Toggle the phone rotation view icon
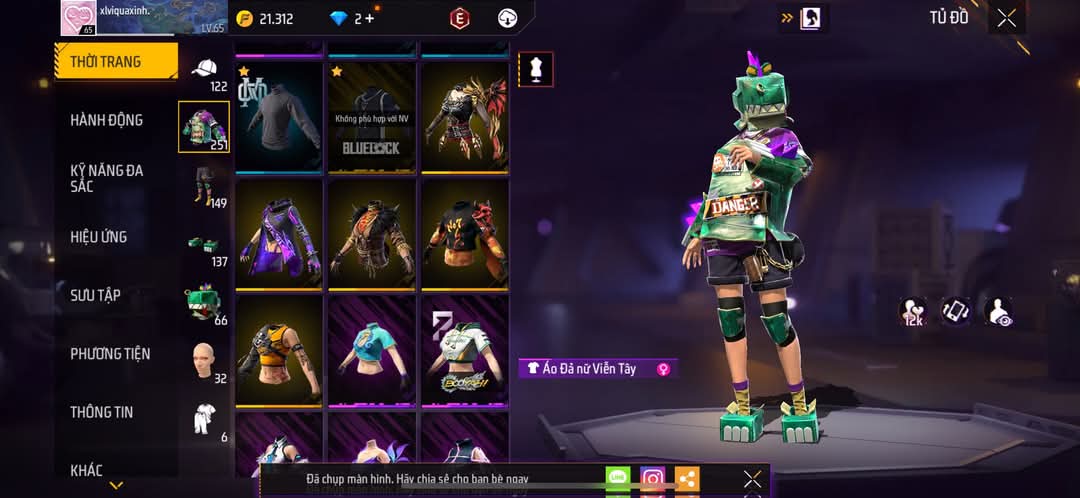 click(x=955, y=311)
